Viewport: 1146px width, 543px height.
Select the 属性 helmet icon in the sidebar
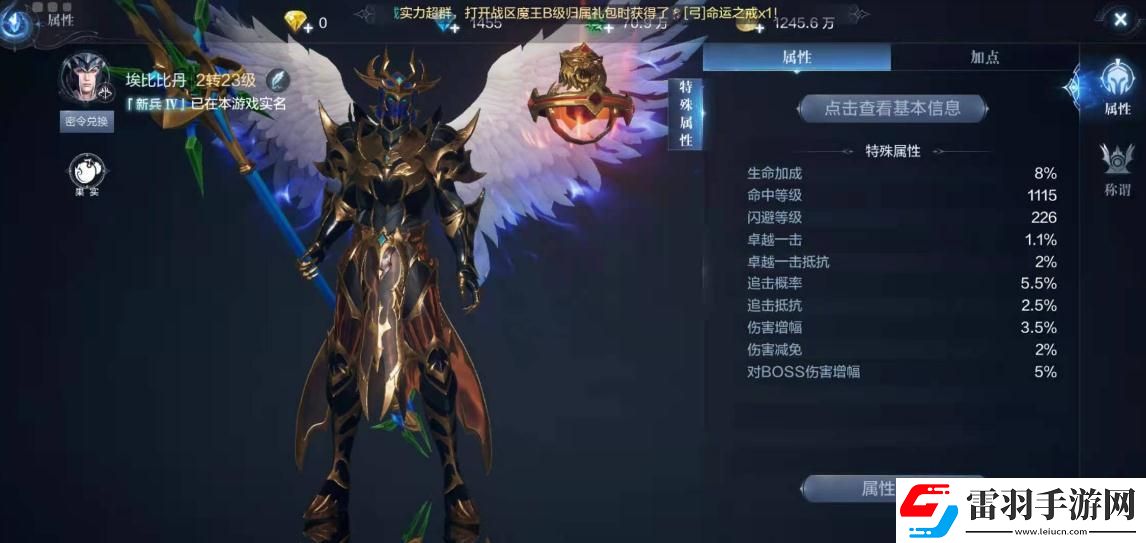point(1117,87)
